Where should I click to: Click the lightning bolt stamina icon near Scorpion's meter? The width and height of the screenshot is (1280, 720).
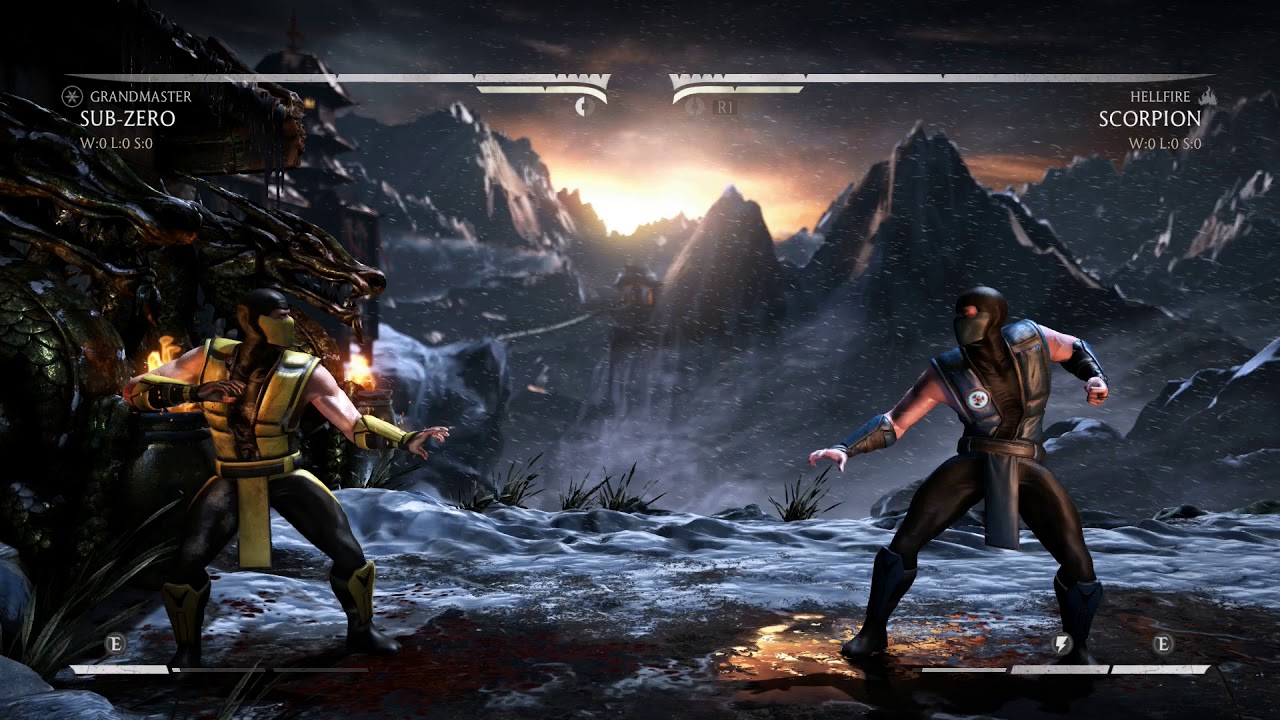click(x=1064, y=644)
